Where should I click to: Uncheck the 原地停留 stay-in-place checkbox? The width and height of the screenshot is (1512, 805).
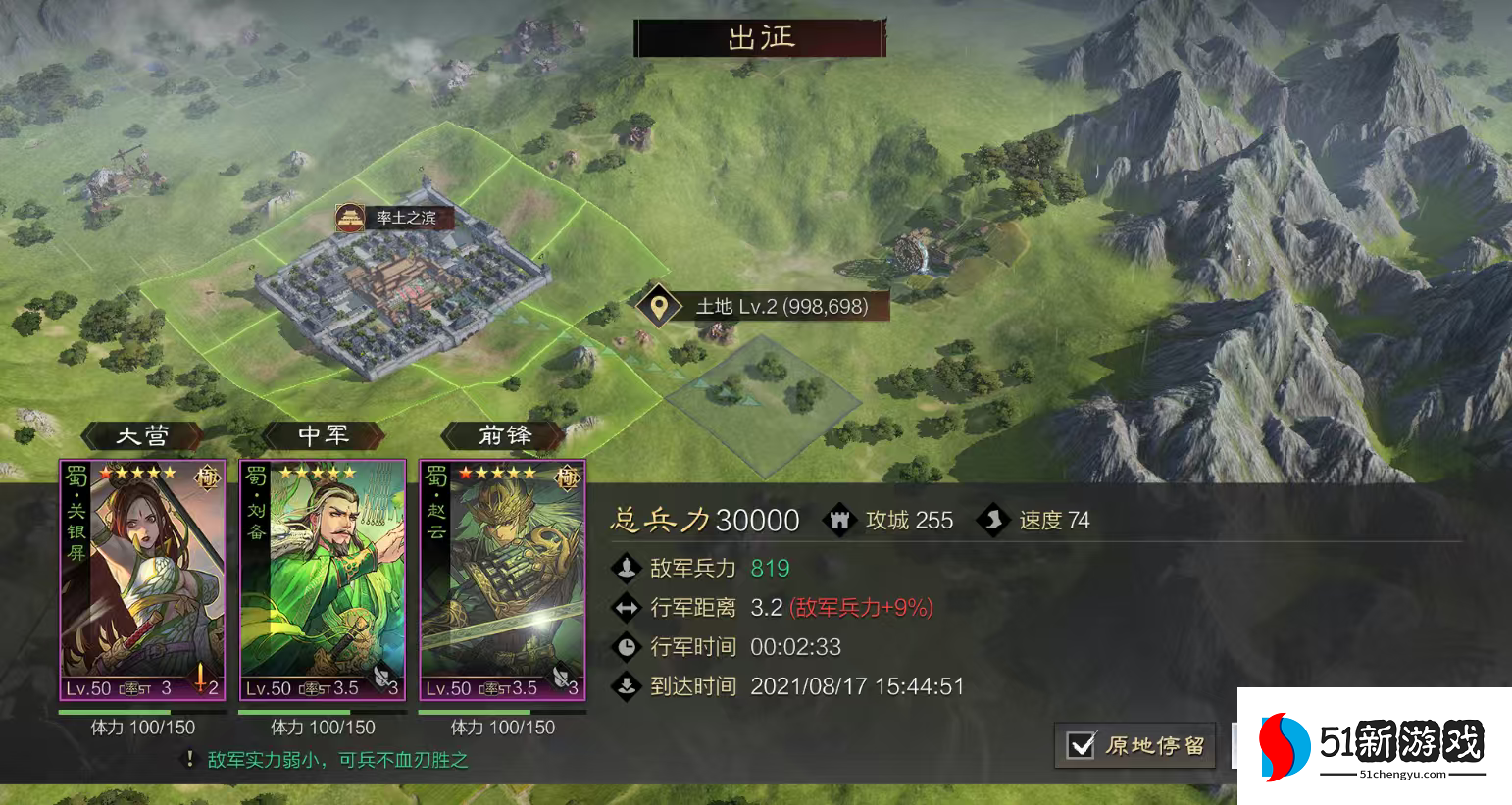[x=1081, y=746]
